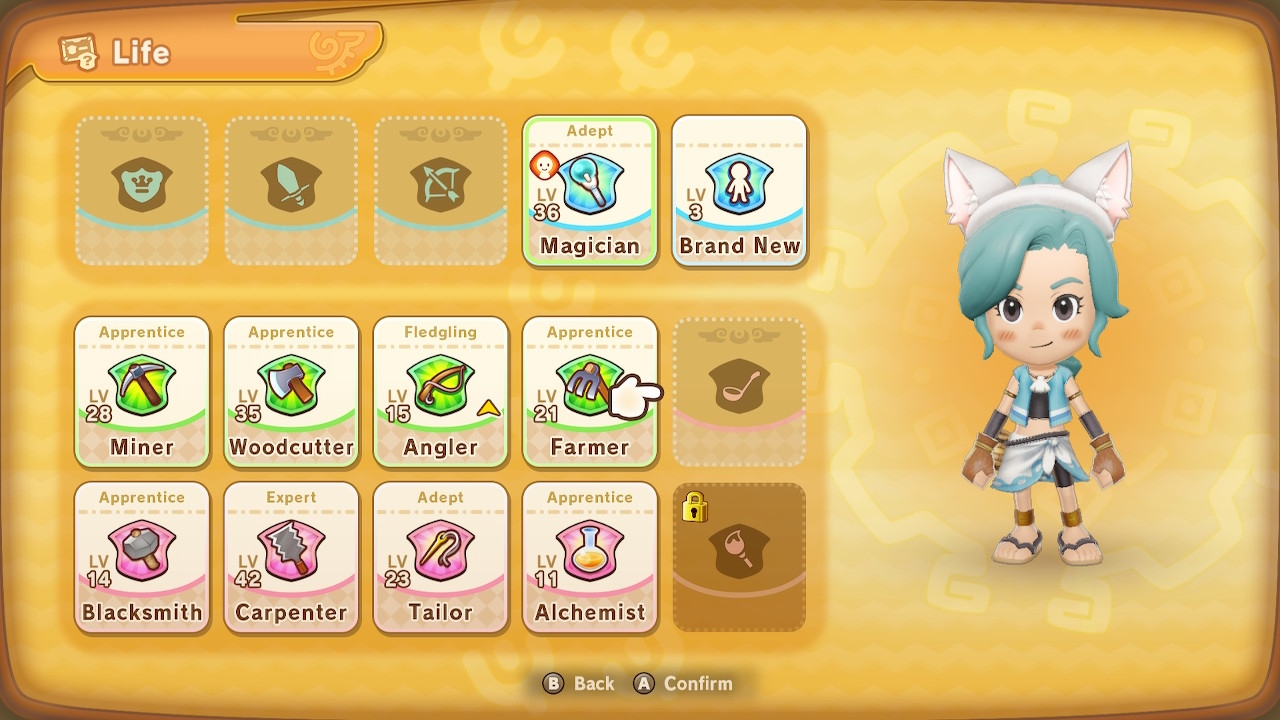Choose the greyed-out bow hunter slot
1280x720 pixels.
click(x=440, y=192)
